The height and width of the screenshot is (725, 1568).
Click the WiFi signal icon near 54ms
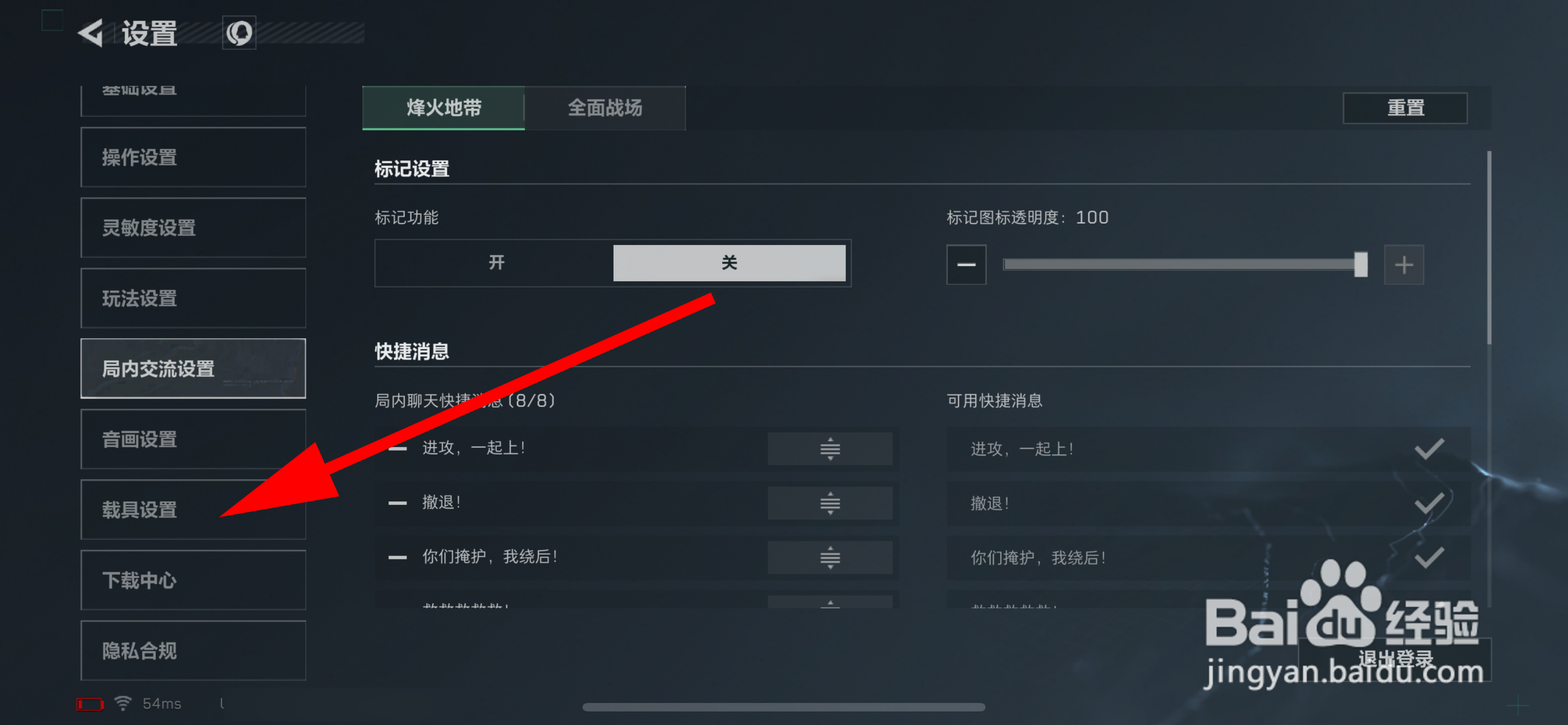pyautogui.click(x=122, y=703)
